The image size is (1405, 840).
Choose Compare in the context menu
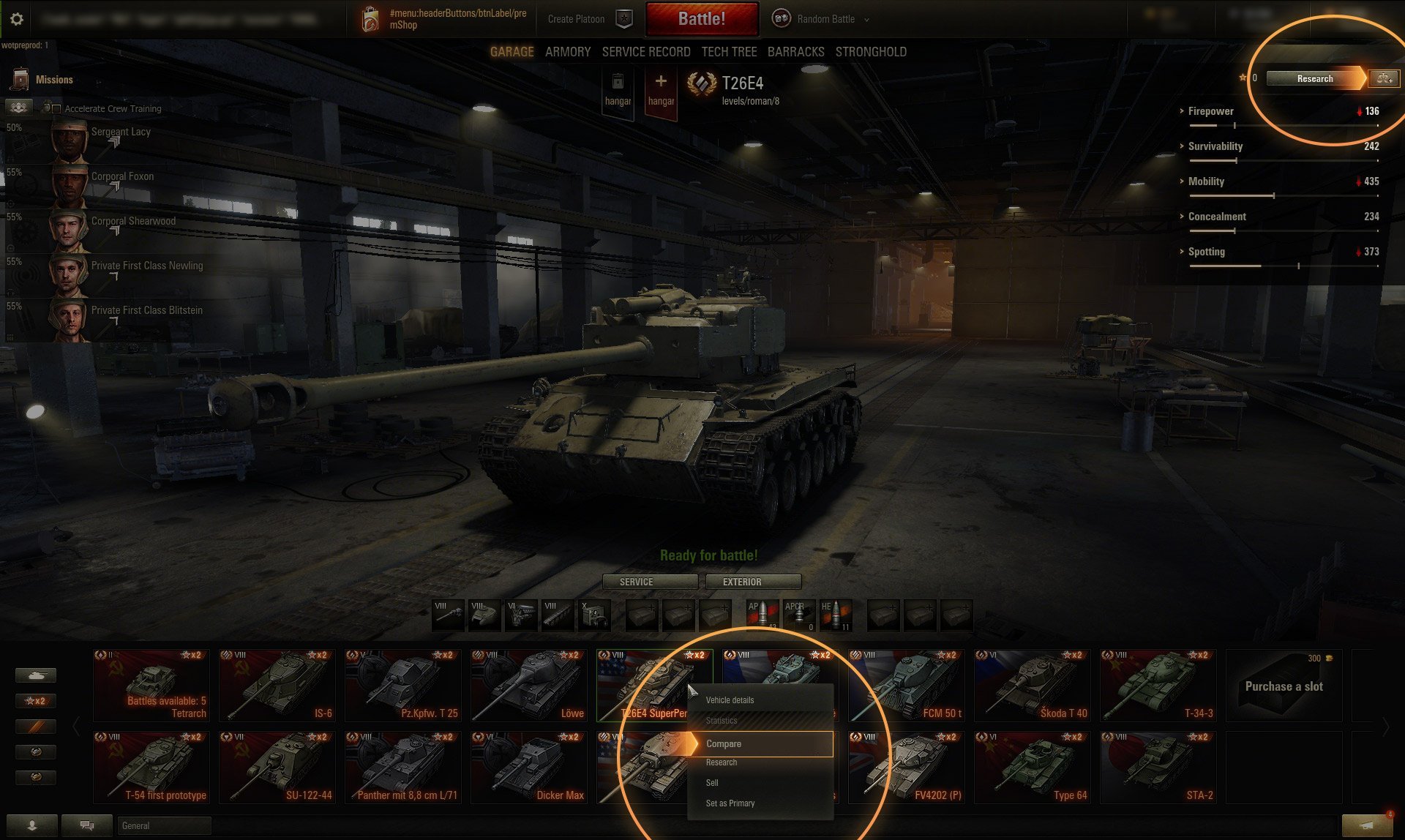(761, 743)
